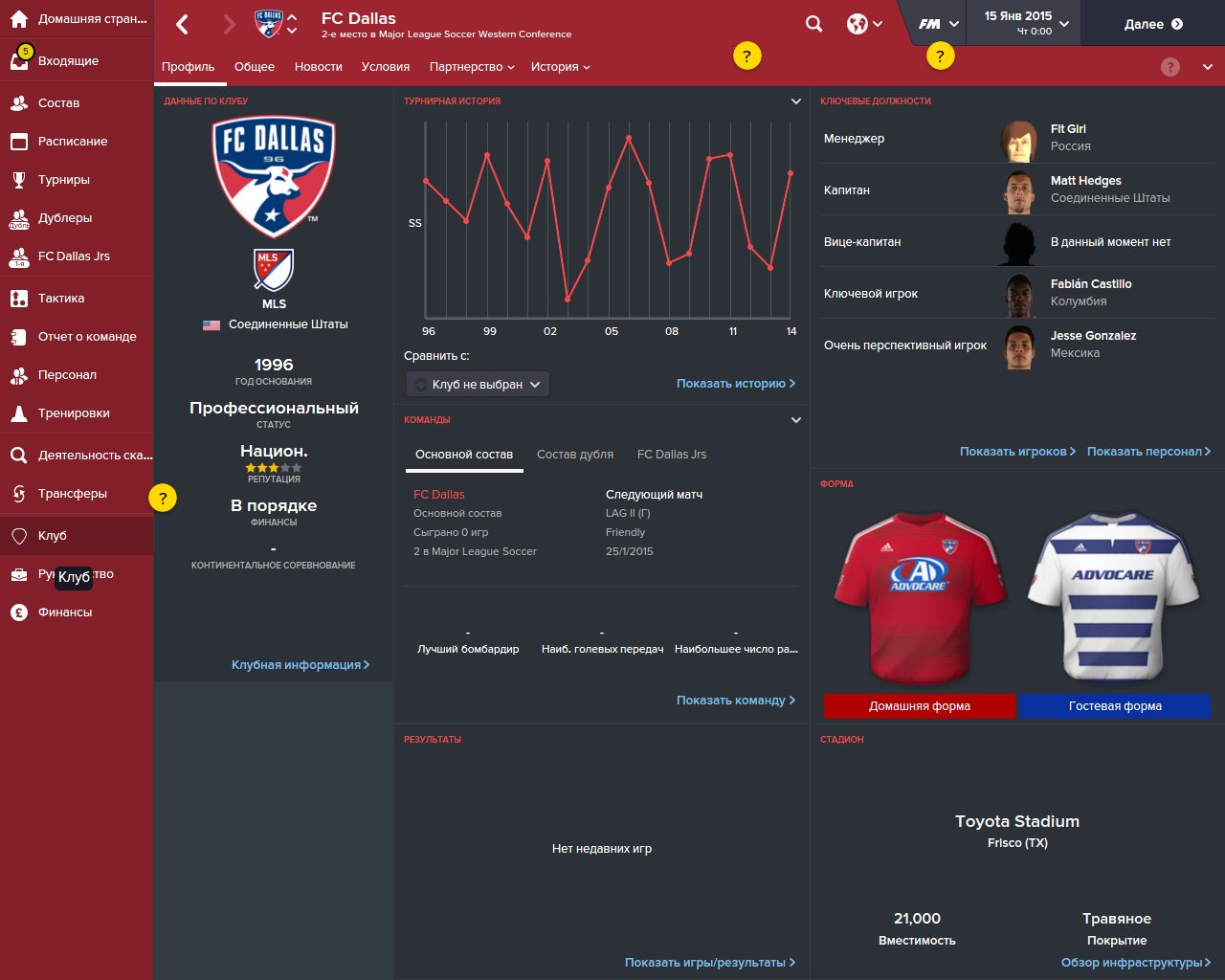Screen dimensions: 1225x980
Task: Open the world globe dropdown in the top bar
Action: coord(859,23)
